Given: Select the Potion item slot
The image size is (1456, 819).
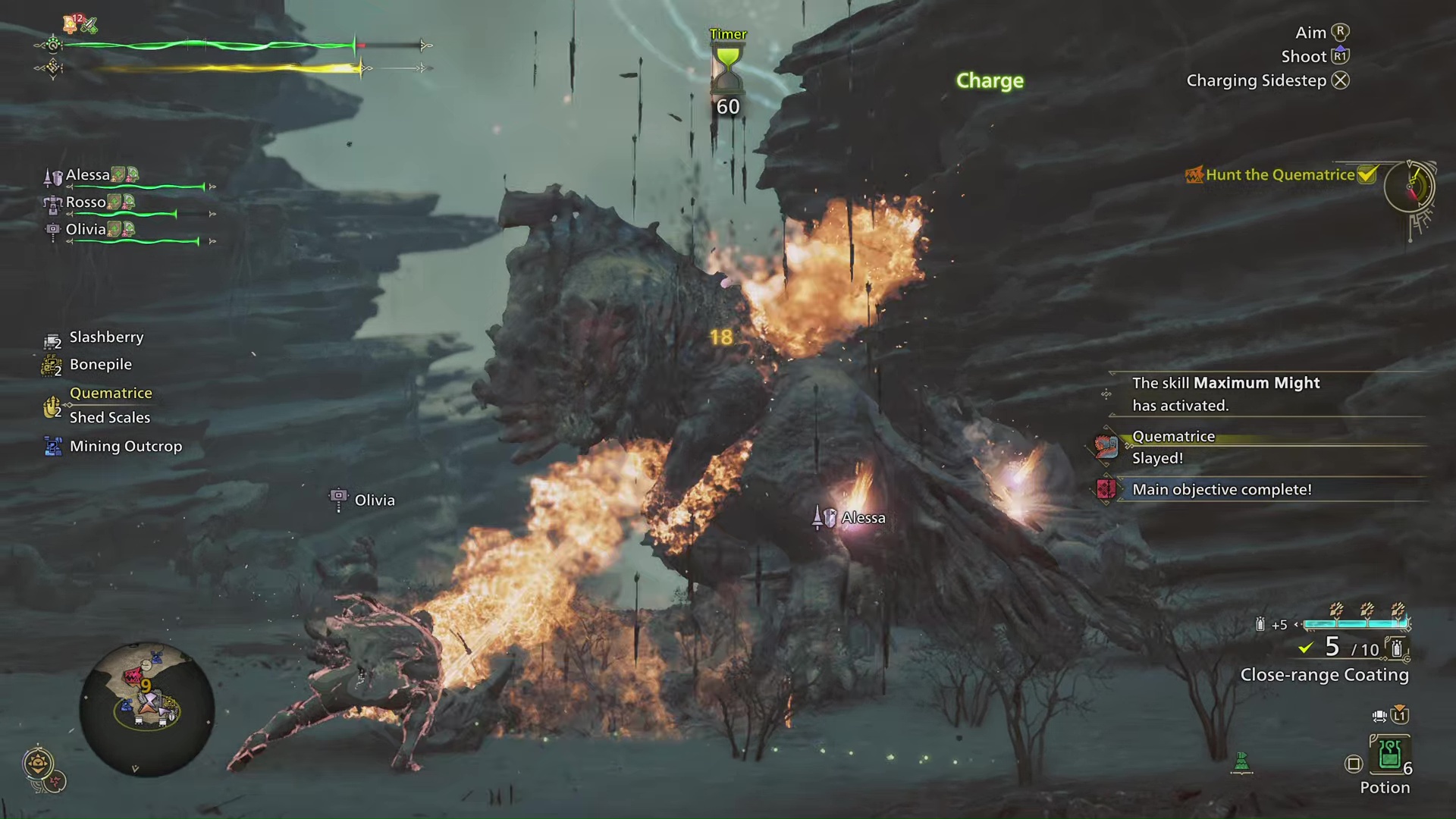Looking at the screenshot, I should click(1389, 755).
